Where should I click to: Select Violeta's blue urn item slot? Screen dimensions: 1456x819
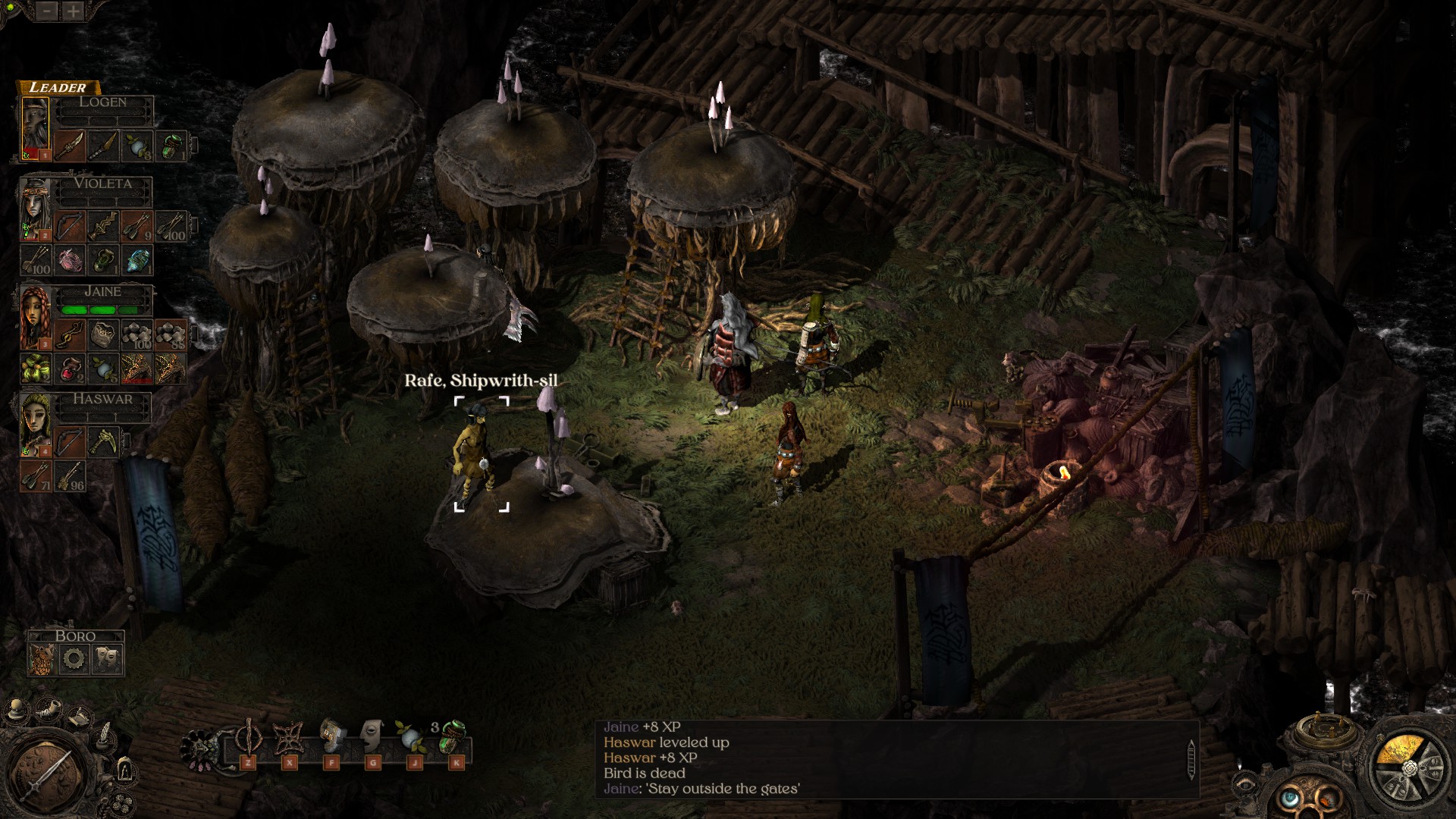pyautogui.click(x=138, y=260)
